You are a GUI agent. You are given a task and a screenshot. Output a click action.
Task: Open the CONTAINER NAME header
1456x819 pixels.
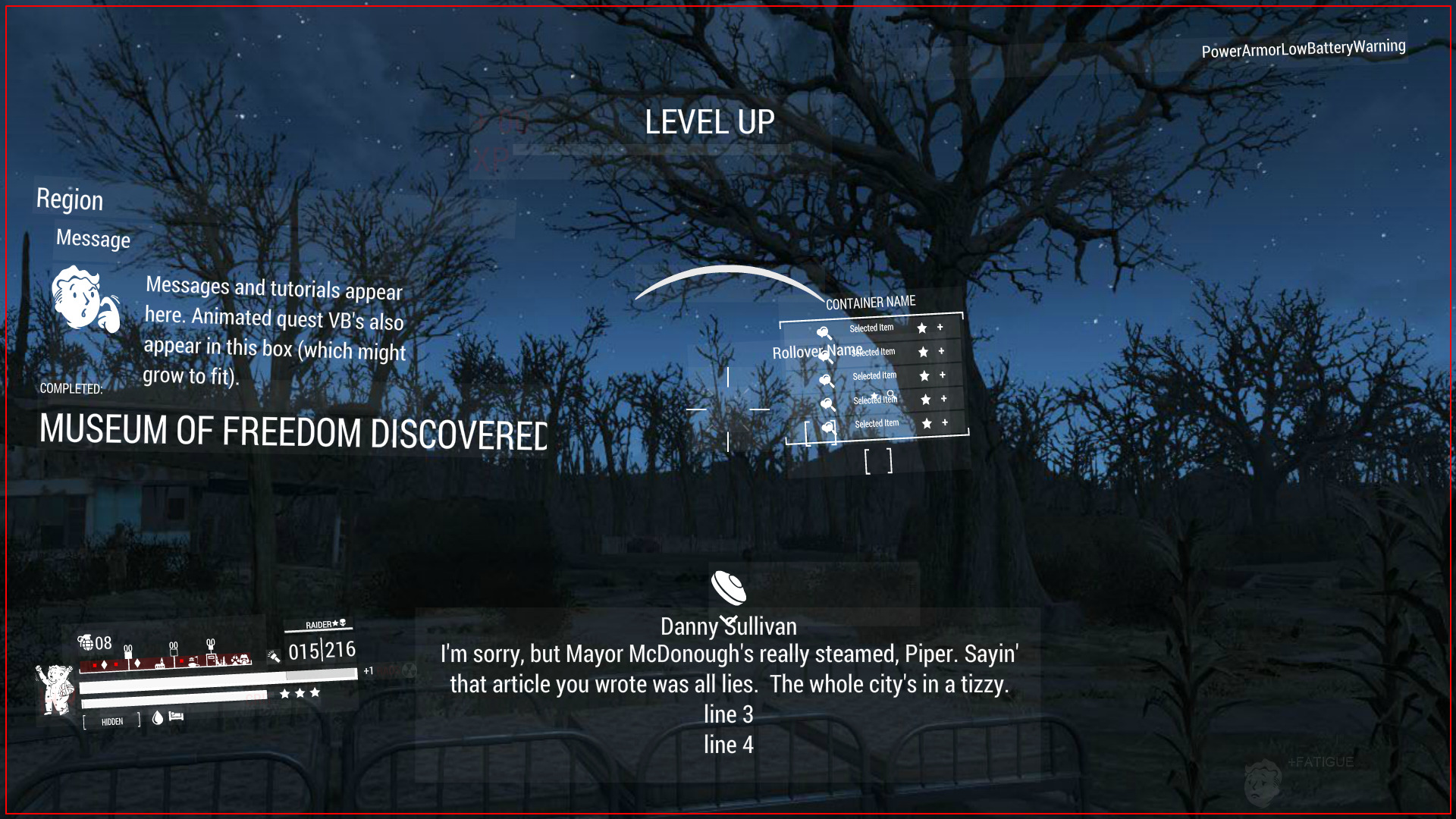871,301
